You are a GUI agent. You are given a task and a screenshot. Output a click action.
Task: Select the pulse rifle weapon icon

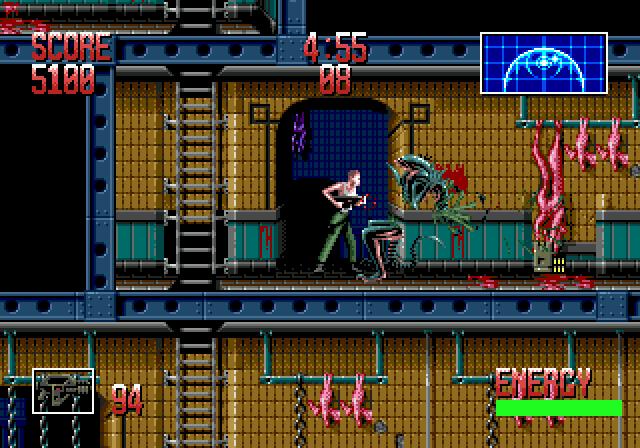pyautogui.click(x=63, y=391)
